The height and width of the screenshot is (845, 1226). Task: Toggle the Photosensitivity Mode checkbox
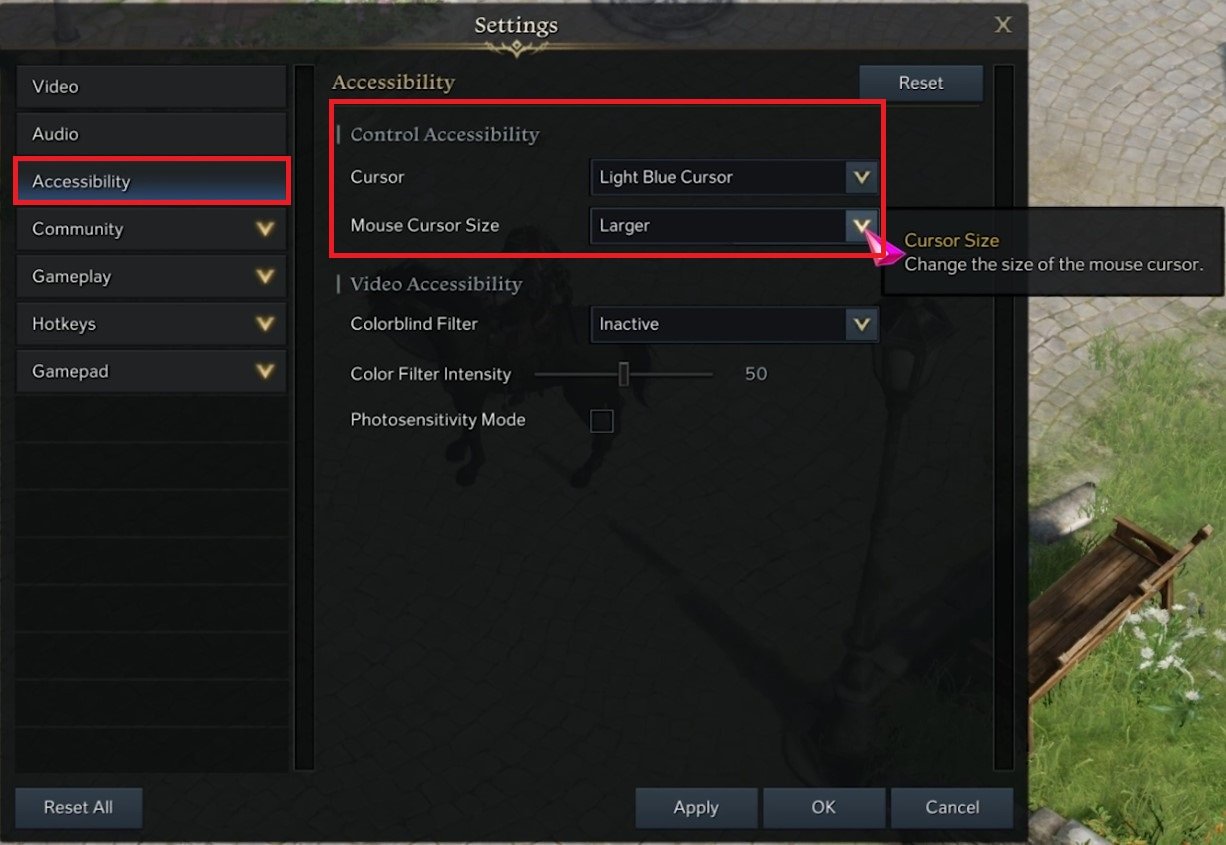(x=601, y=420)
